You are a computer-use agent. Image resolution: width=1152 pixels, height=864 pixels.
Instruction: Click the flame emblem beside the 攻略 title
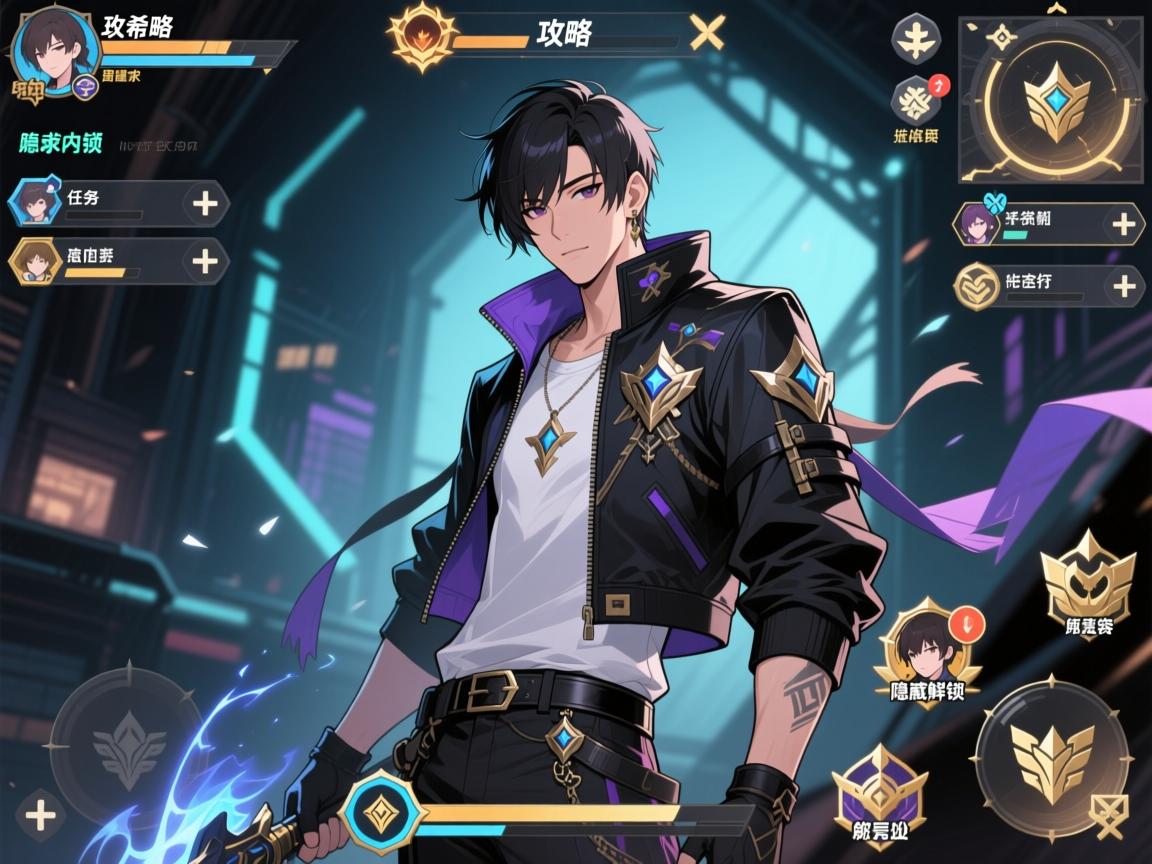pyautogui.click(x=420, y=35)
